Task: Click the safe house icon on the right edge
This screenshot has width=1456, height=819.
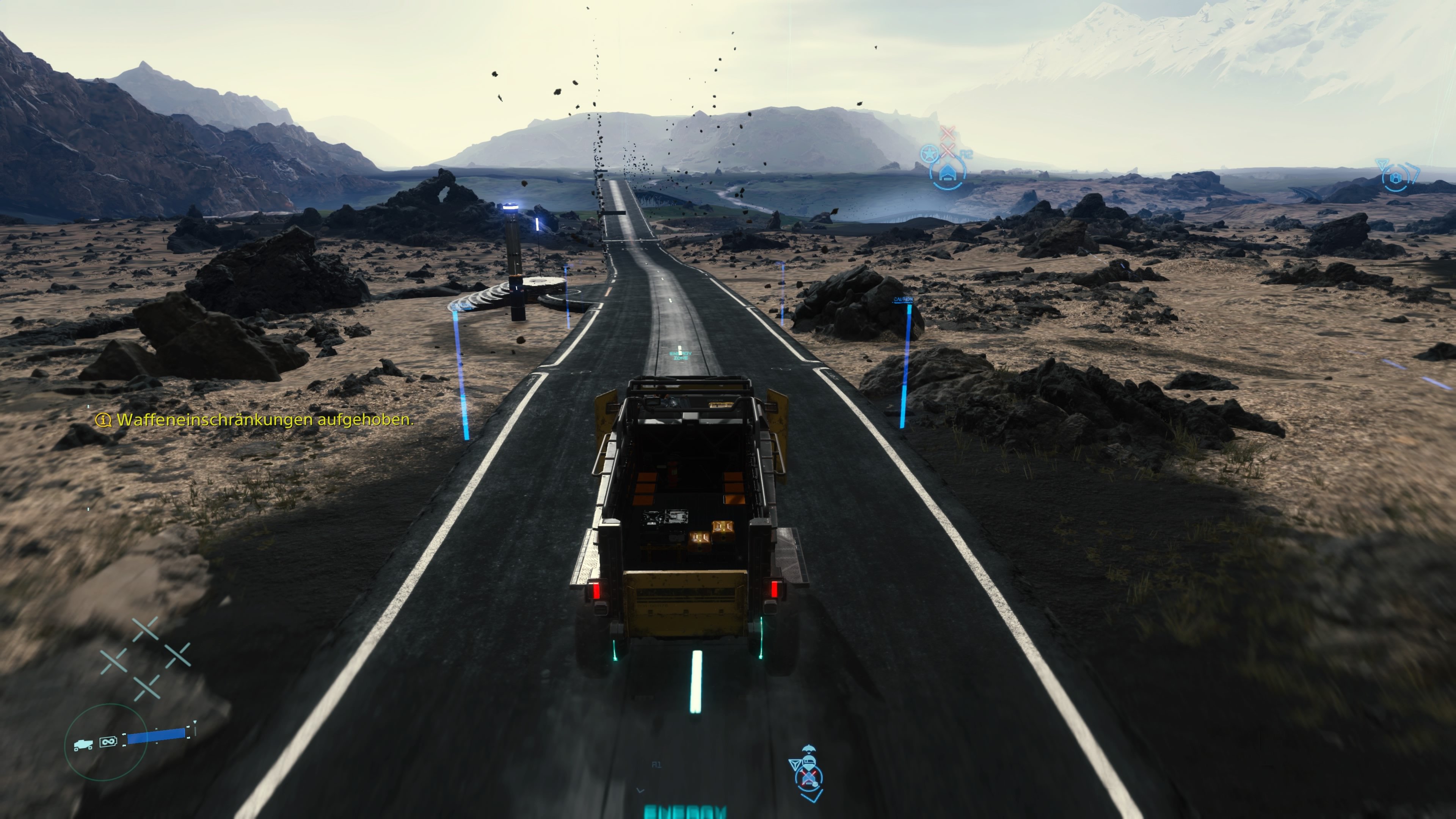Action: 1396,179
